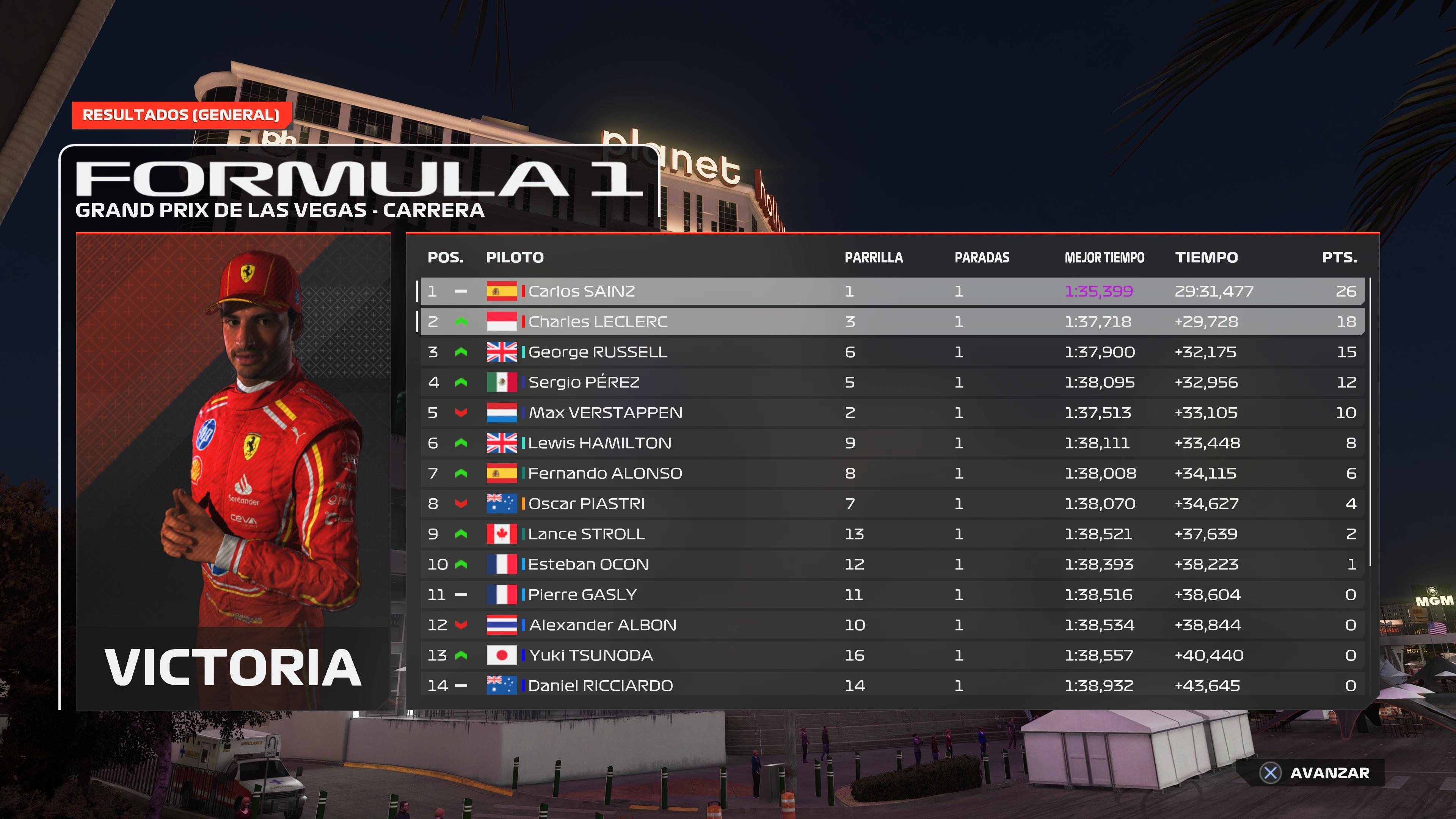Pick Lewis HAMILTON from the results list
Image resolution: width=1456 pixels, height=819 pixels.
[x=892, y=443]
